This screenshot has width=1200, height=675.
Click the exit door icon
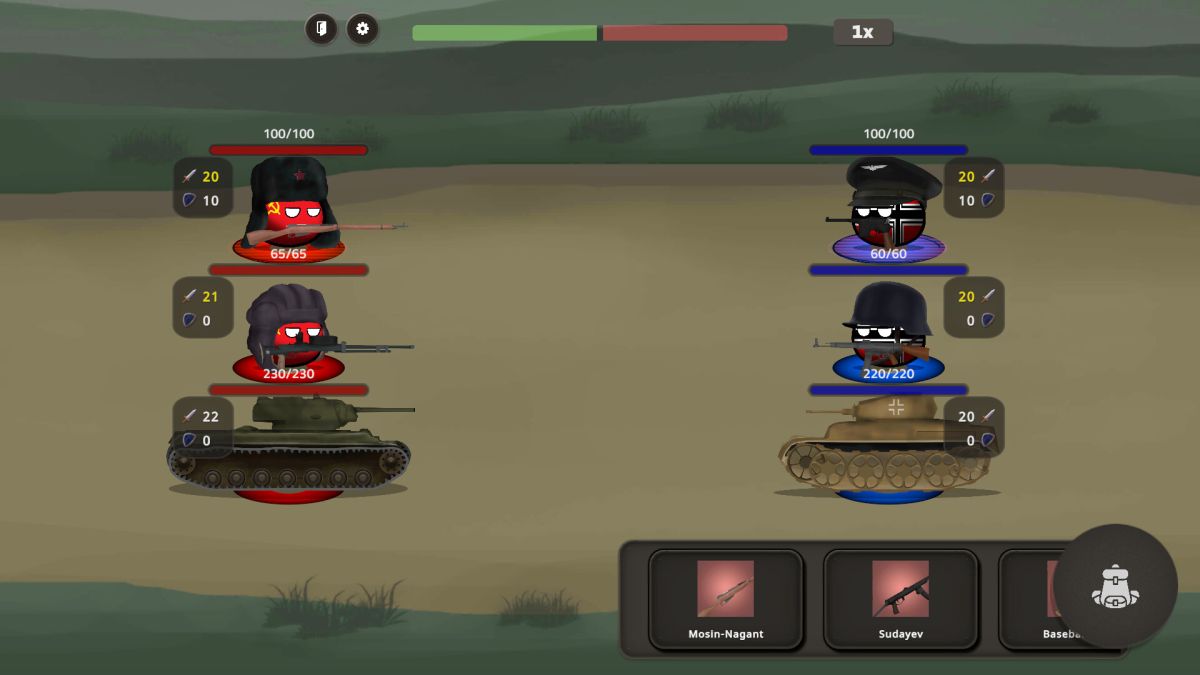click(321, 29)
